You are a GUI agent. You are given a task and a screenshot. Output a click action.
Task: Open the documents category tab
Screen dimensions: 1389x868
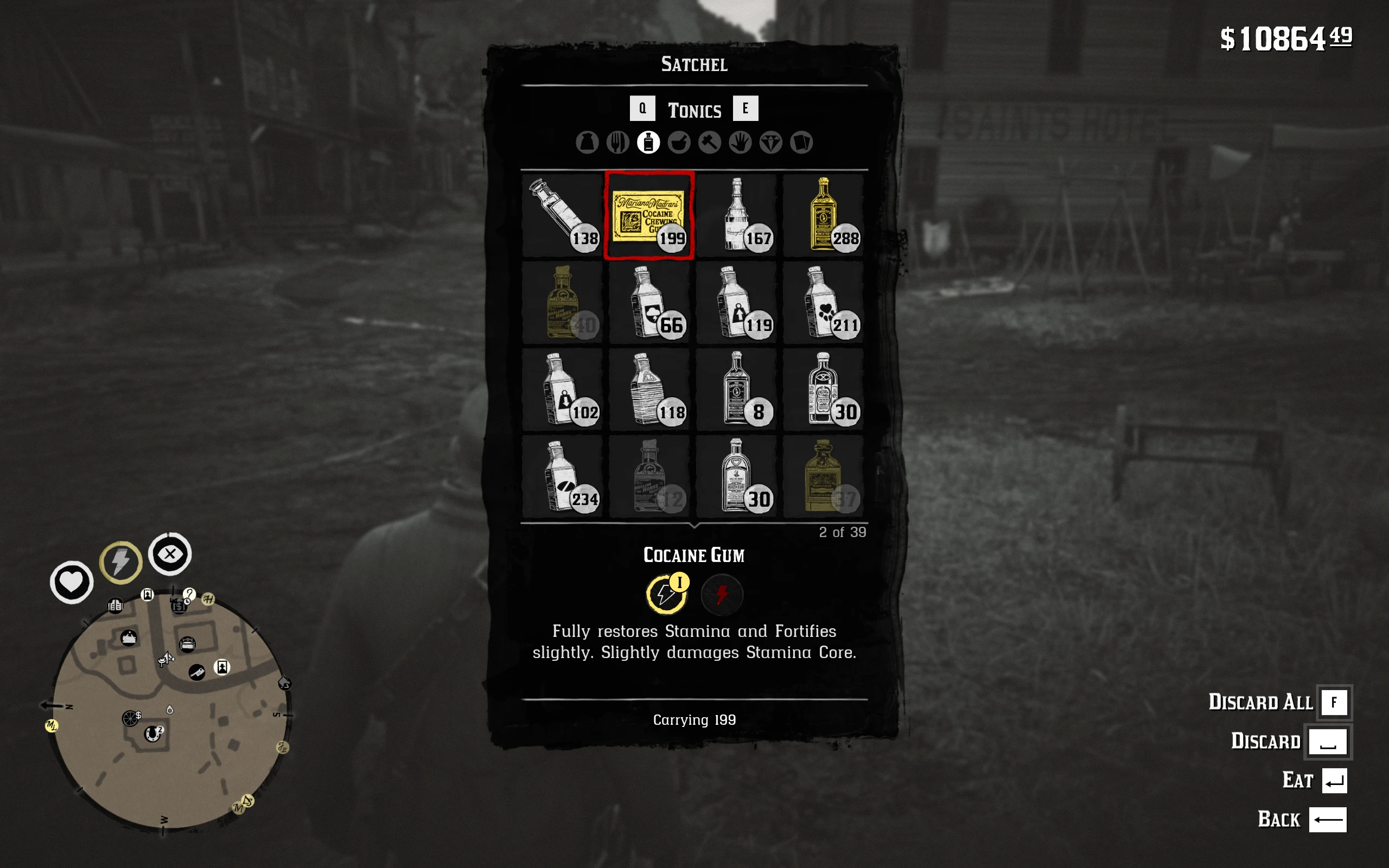tap(801, 142)
